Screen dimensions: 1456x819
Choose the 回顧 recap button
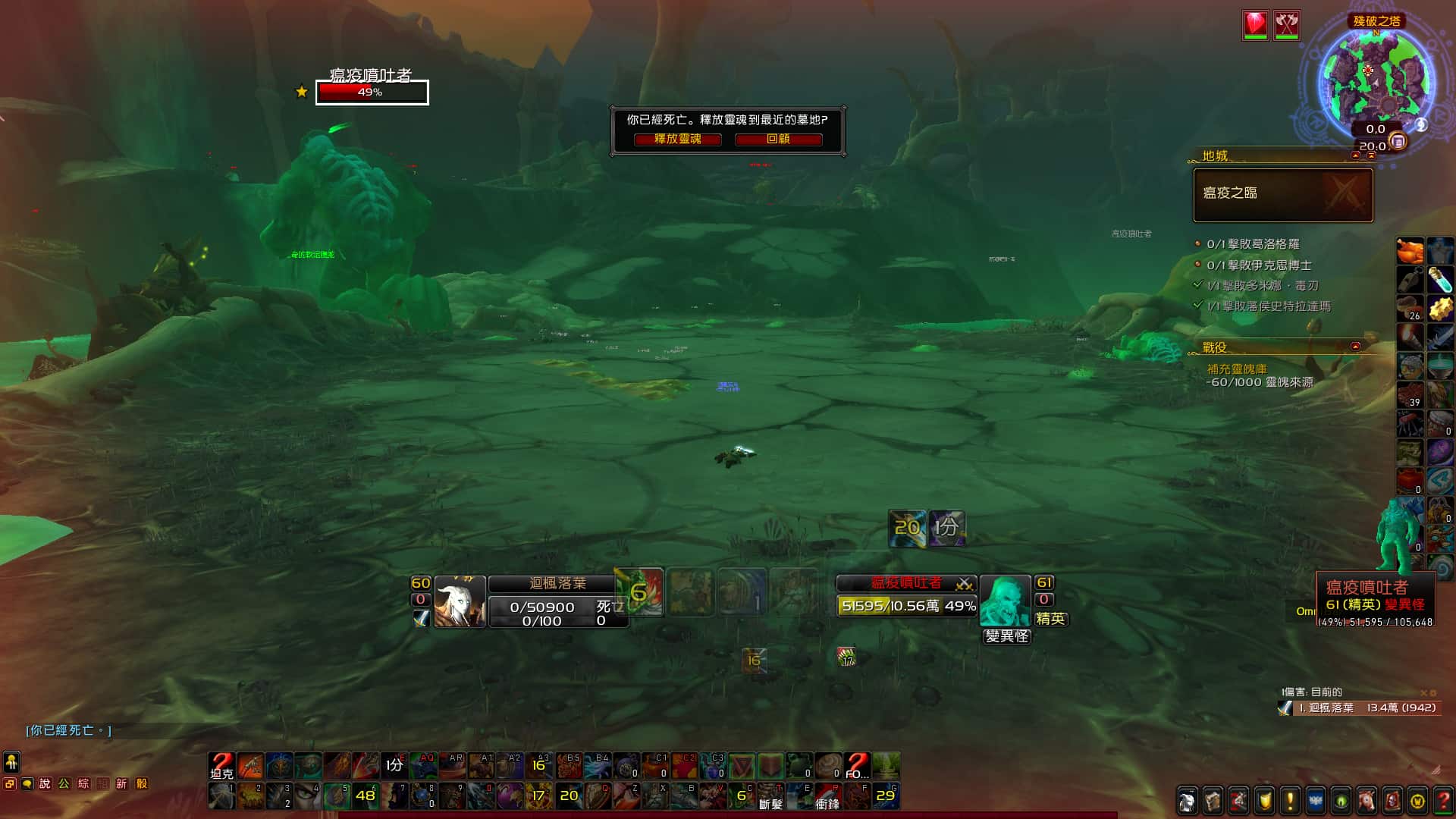[x=778, y=139]
